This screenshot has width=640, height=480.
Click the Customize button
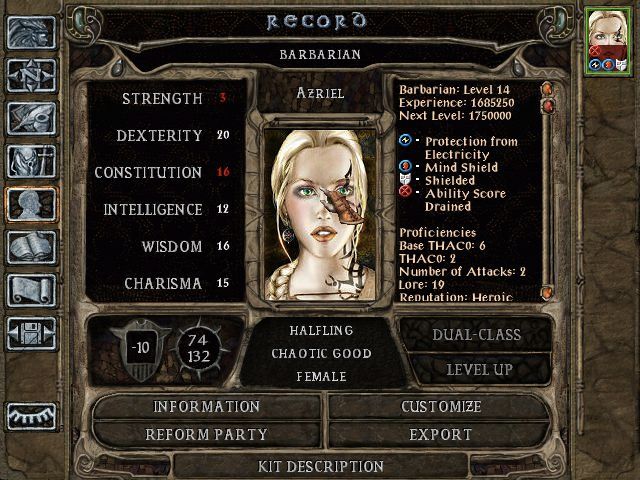(x=441, y=407)
